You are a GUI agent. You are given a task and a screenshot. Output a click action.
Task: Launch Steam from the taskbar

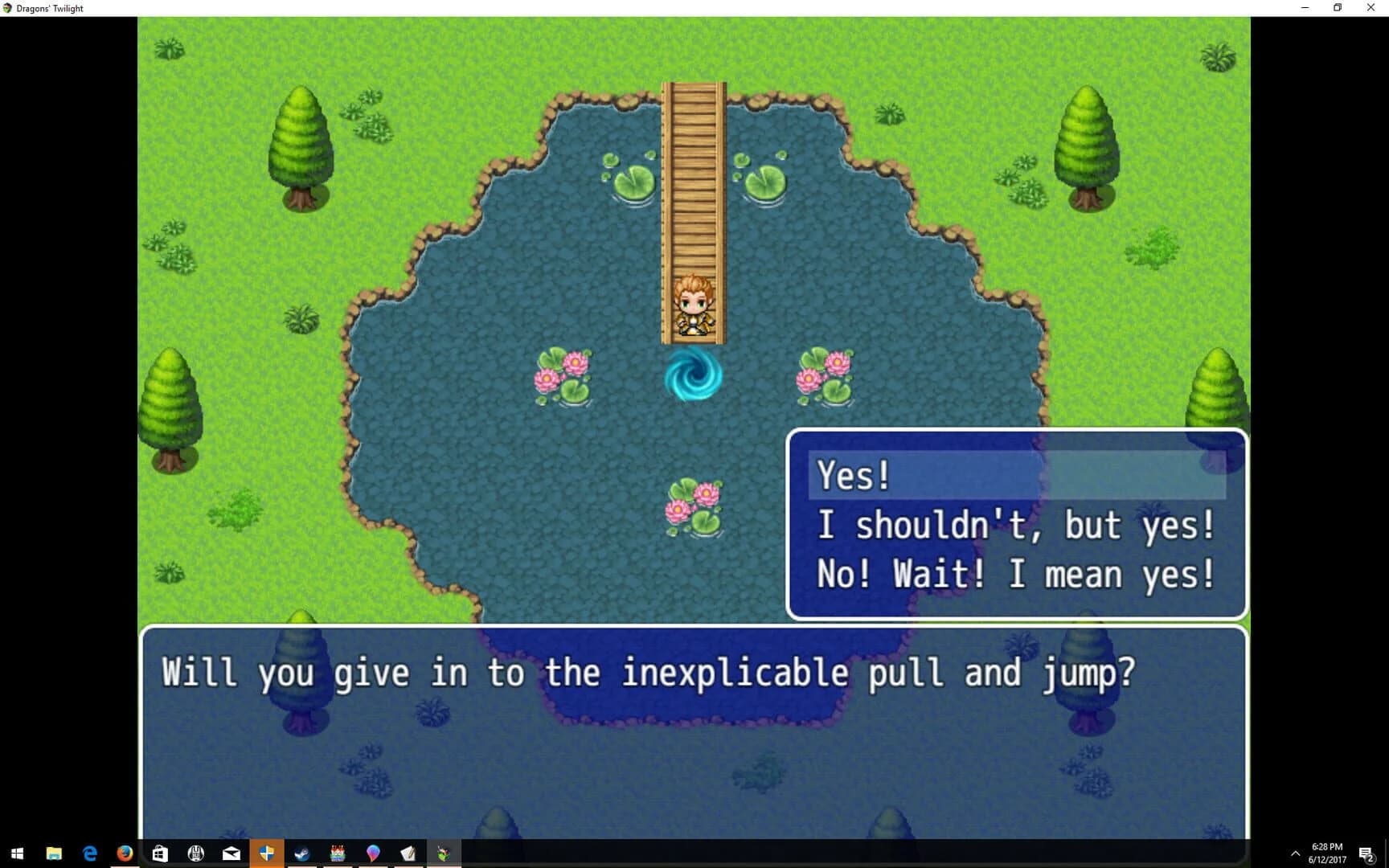tap(302, 854)
